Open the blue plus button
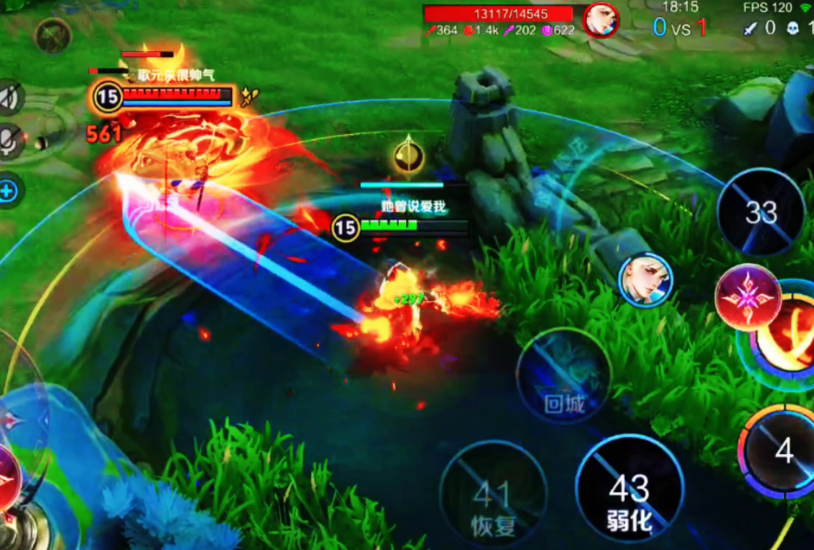Screen dimensions: 814x550 (x=8, y=190)
